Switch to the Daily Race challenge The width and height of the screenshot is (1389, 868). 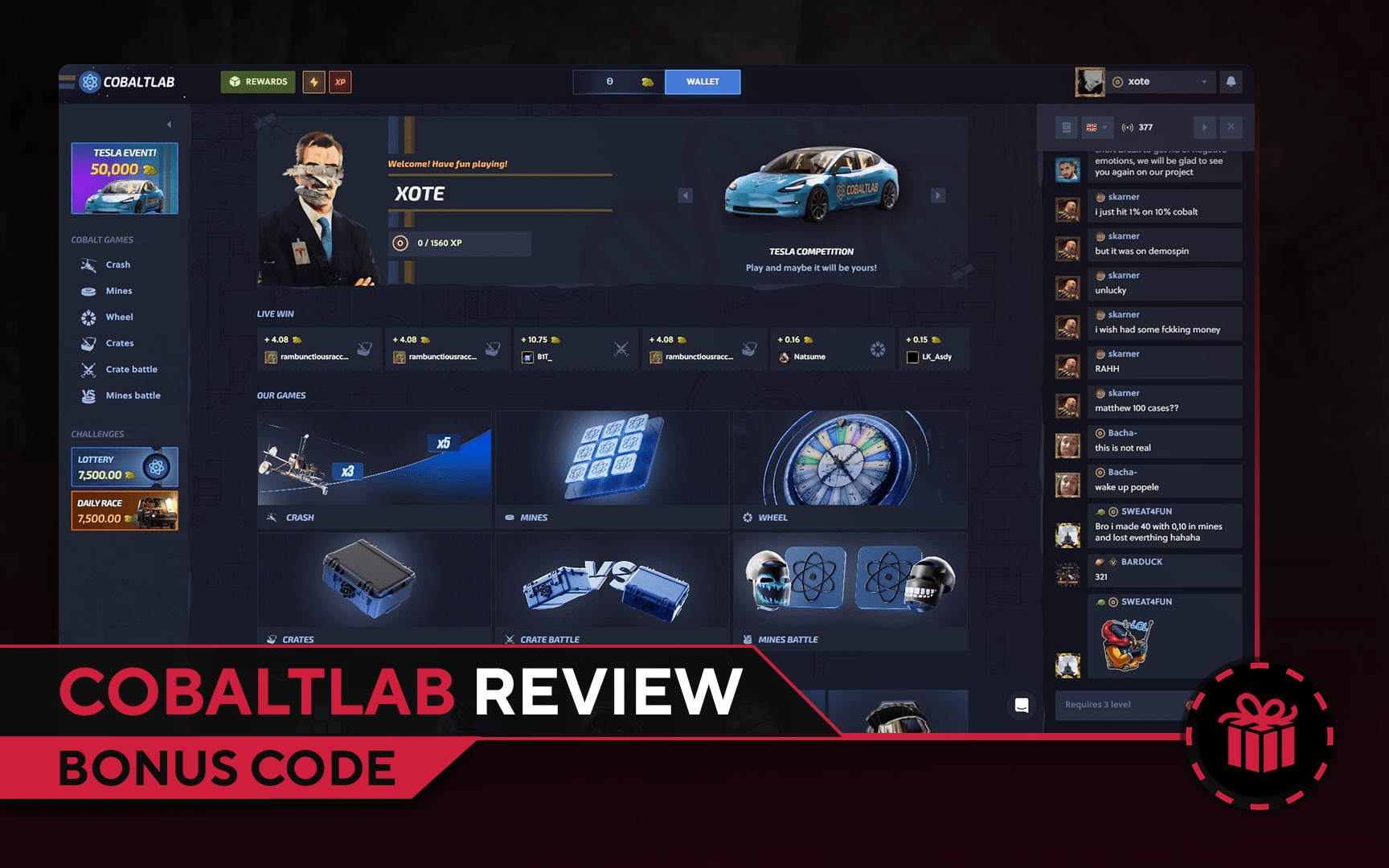point(125,510)
